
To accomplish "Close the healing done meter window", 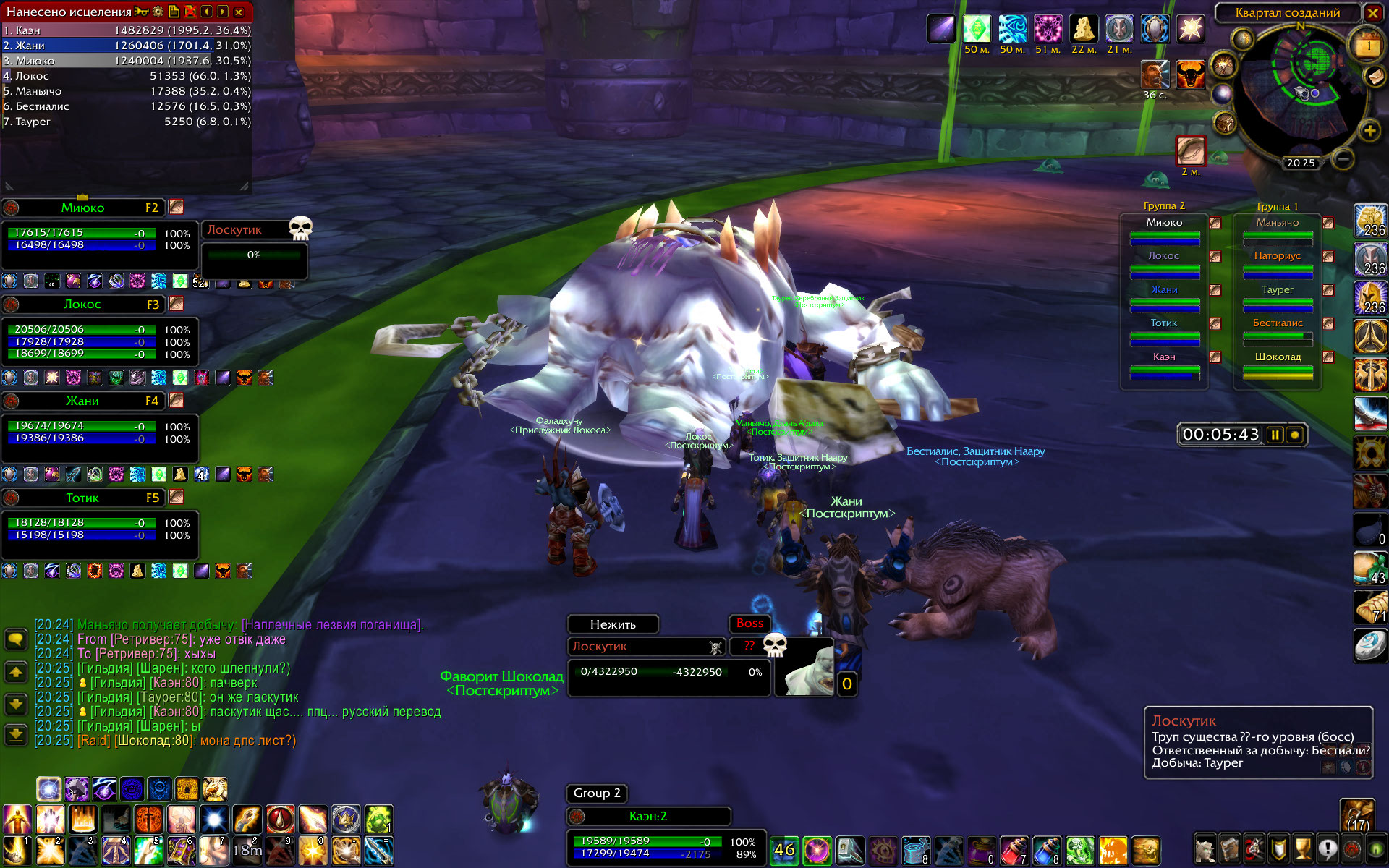I will [x=239, y=12].
